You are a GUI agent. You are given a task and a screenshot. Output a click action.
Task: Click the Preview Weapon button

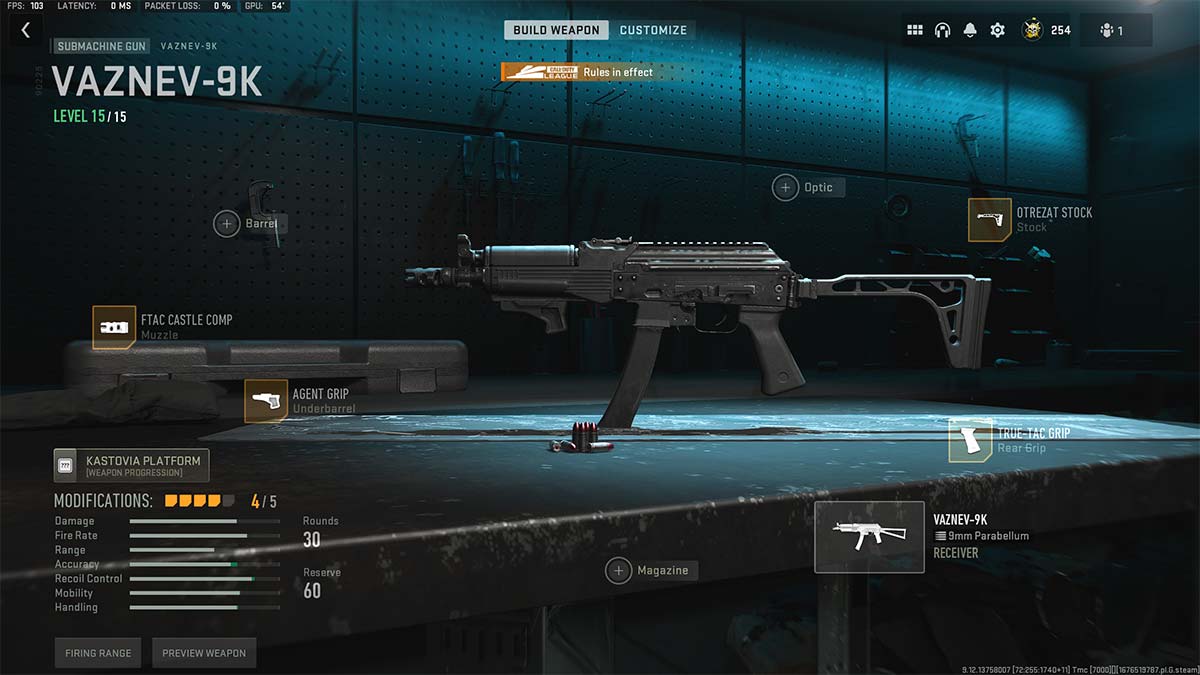click(x=204, y=653)
